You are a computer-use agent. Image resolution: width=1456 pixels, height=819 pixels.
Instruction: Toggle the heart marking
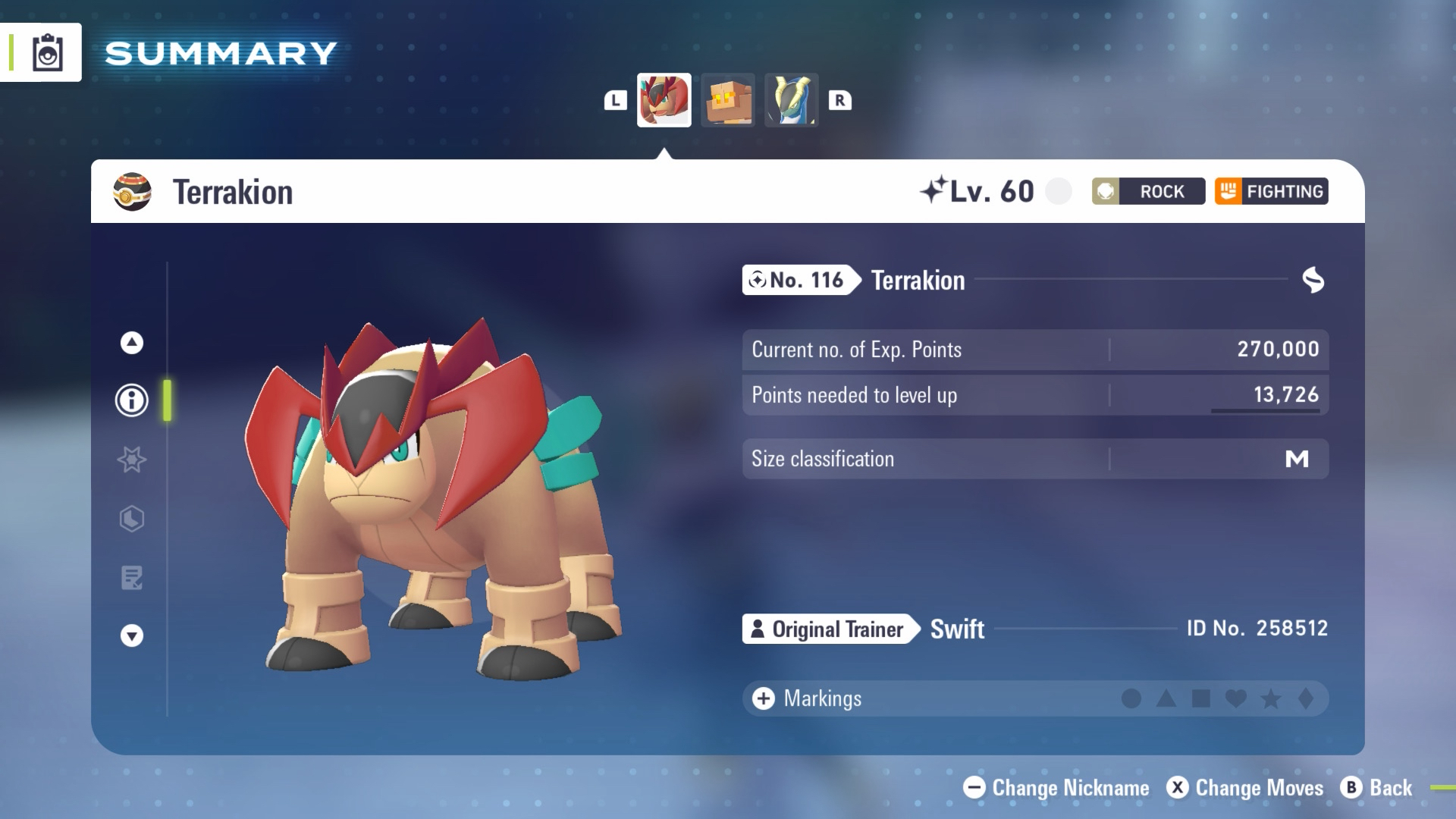1236,698
